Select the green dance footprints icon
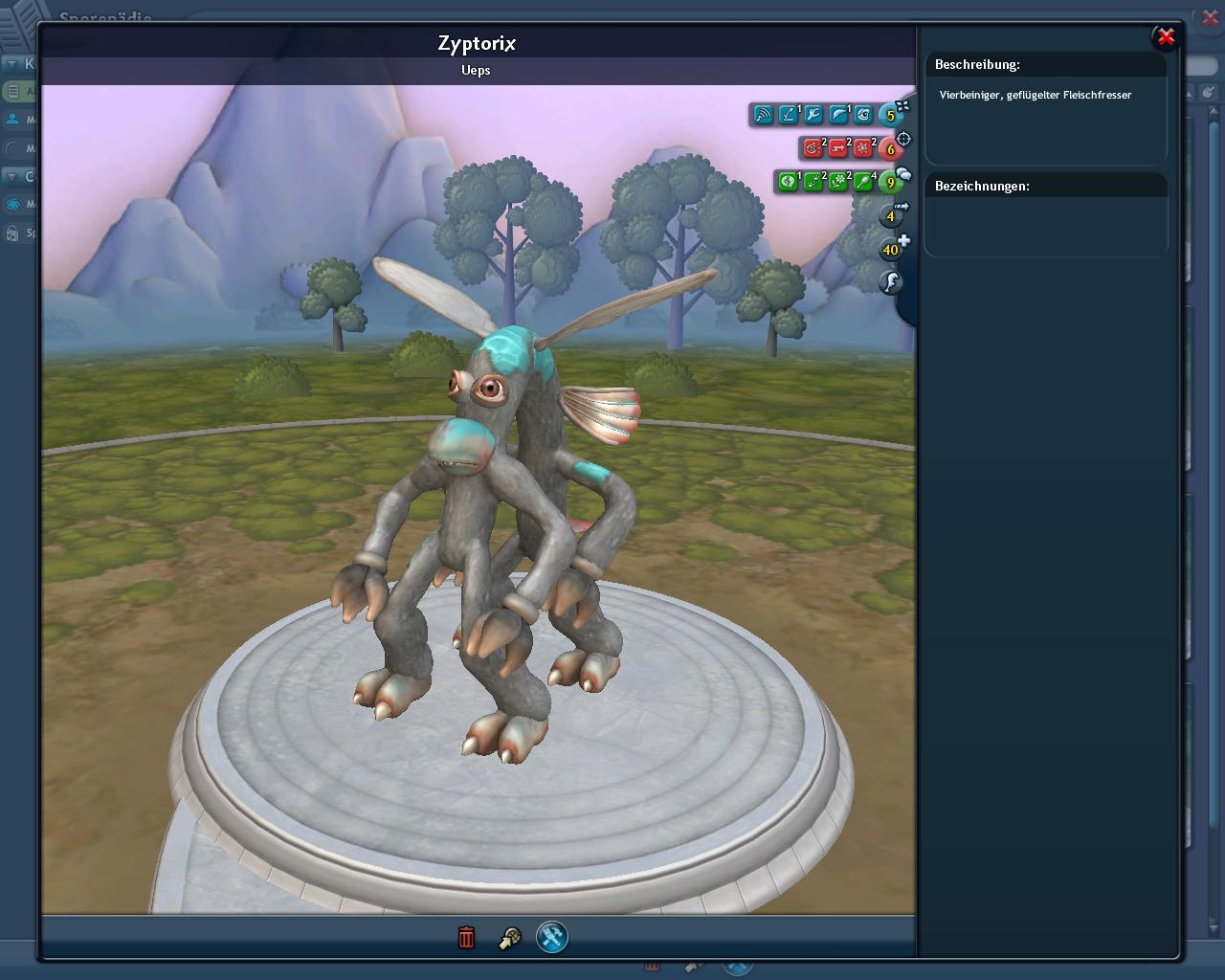 pos(813,182)
